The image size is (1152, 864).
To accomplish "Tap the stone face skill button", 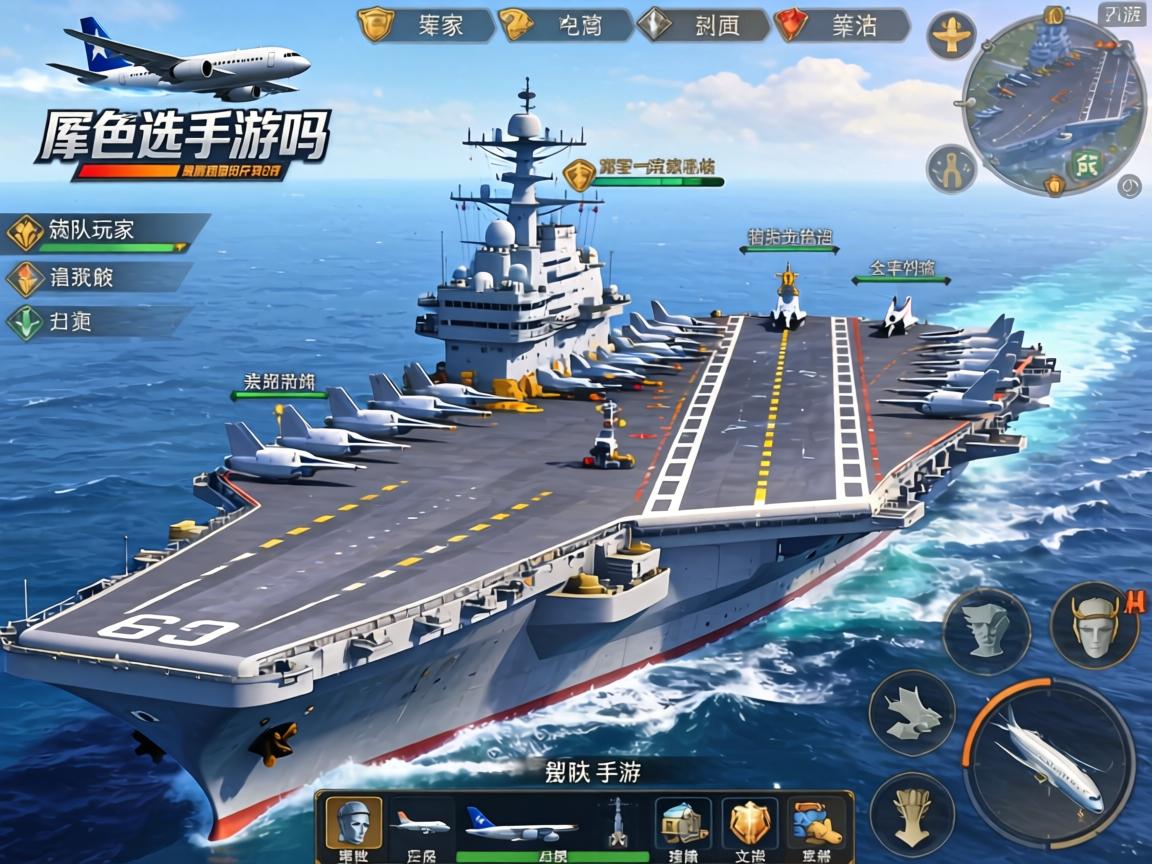I will pos(986,632).
